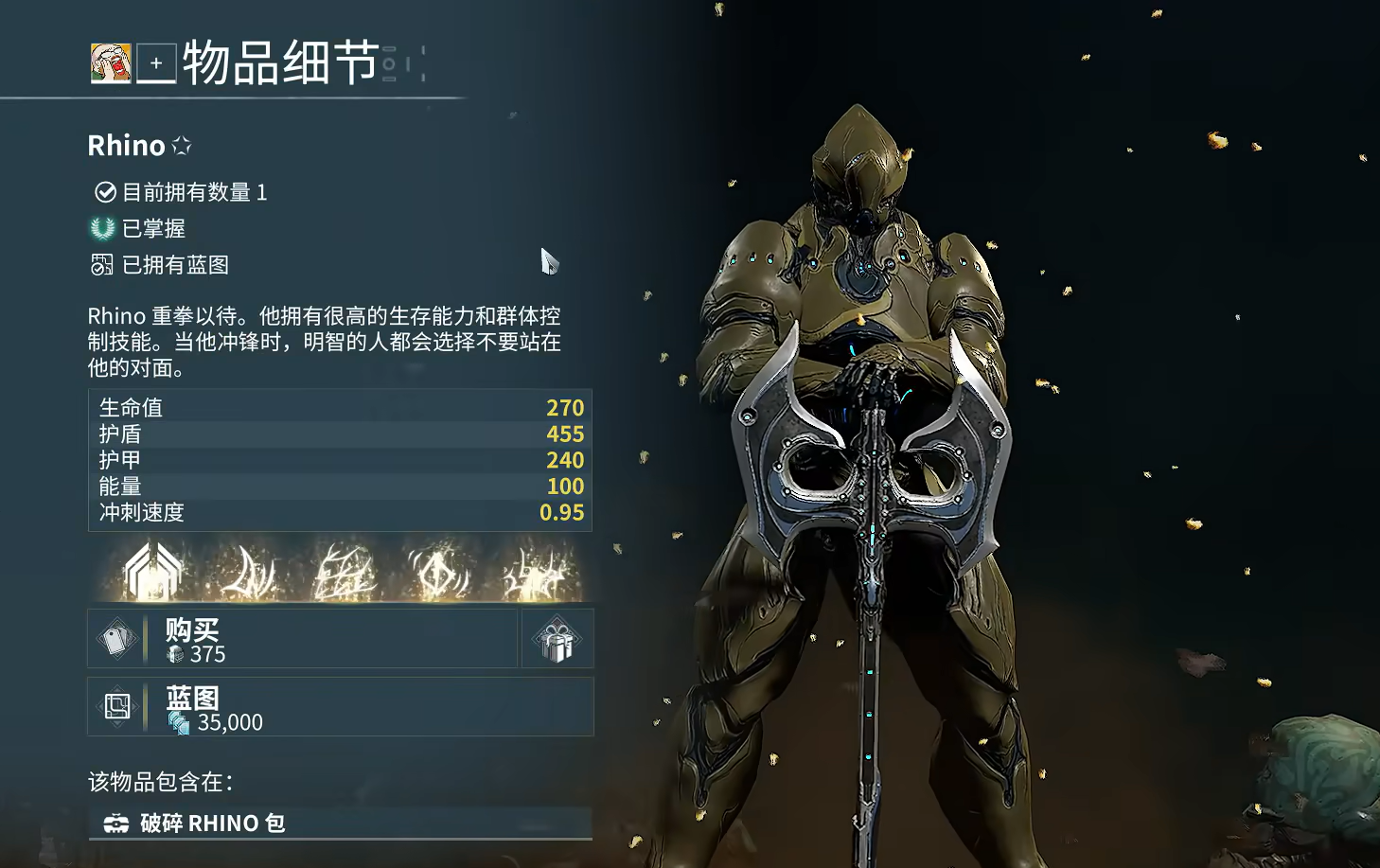Inspect the Iron Skin ability icon
The height and width of the screenshot is (868, 1380).
tap(344, 573)
